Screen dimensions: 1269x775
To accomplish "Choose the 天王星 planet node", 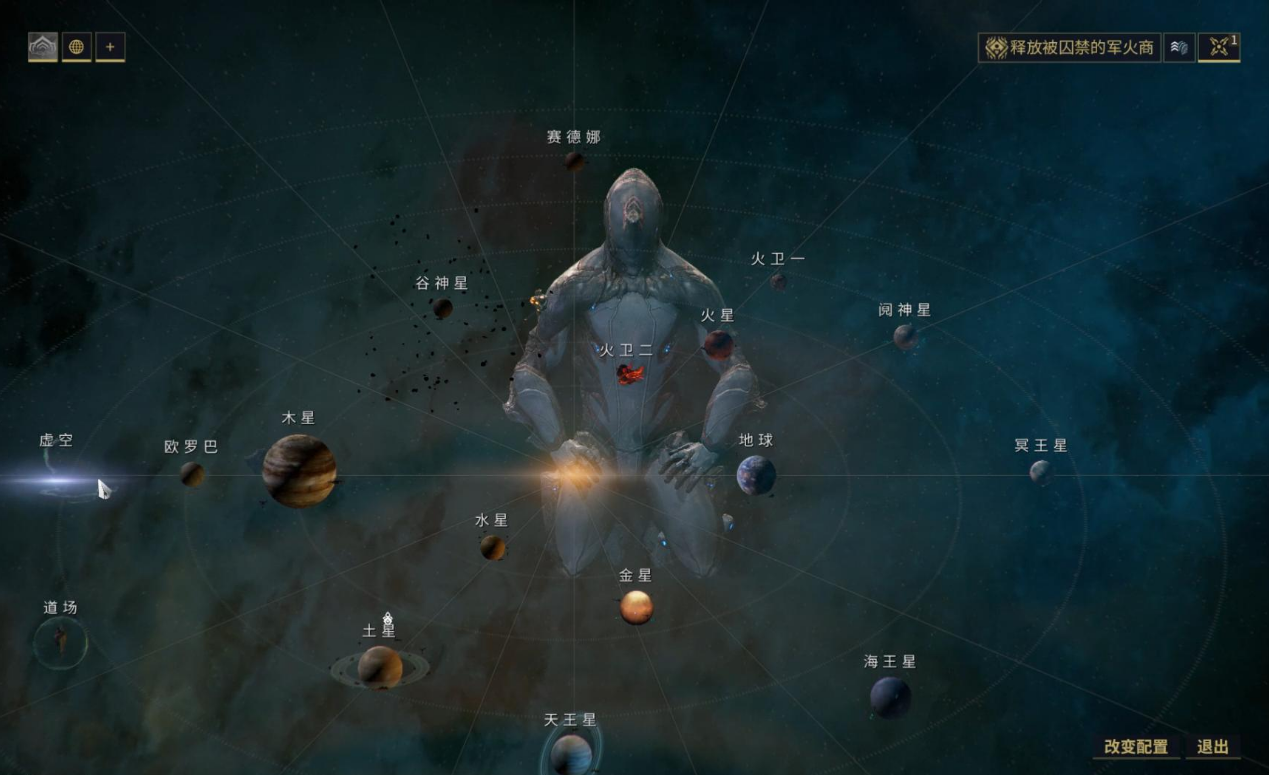I will (571, 753).
